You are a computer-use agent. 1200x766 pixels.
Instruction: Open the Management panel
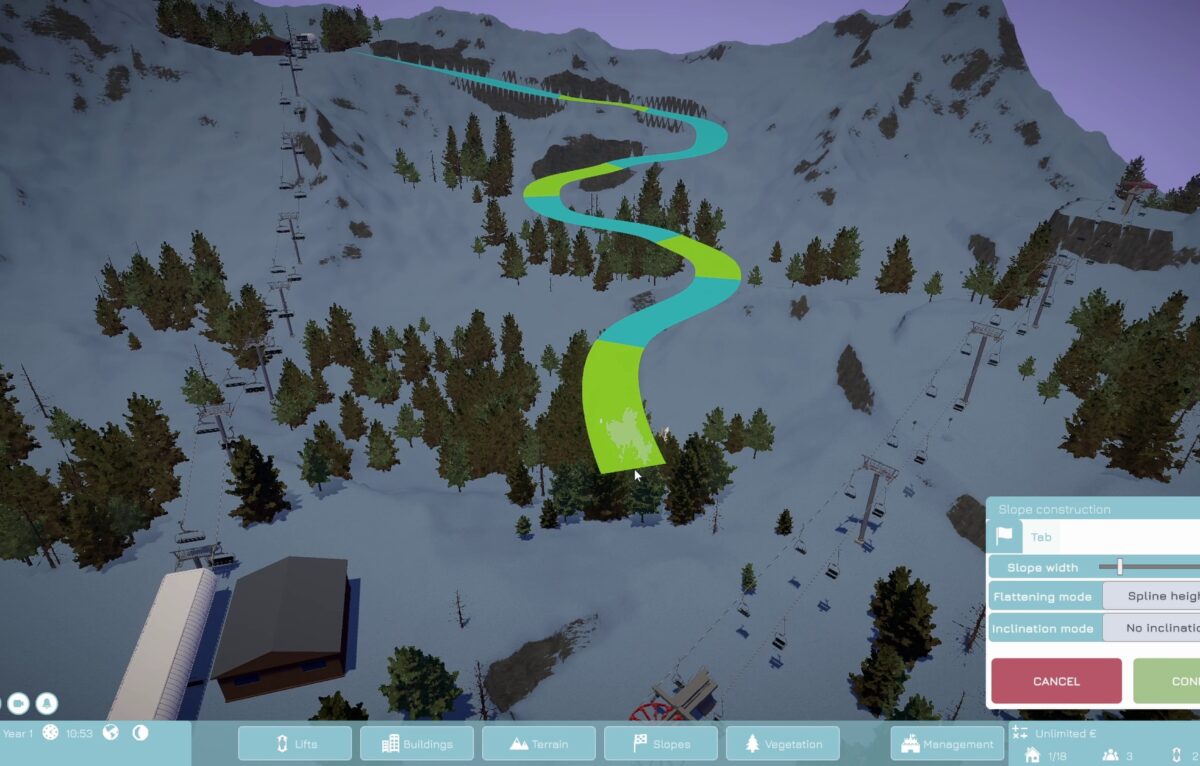pos(948,743)
